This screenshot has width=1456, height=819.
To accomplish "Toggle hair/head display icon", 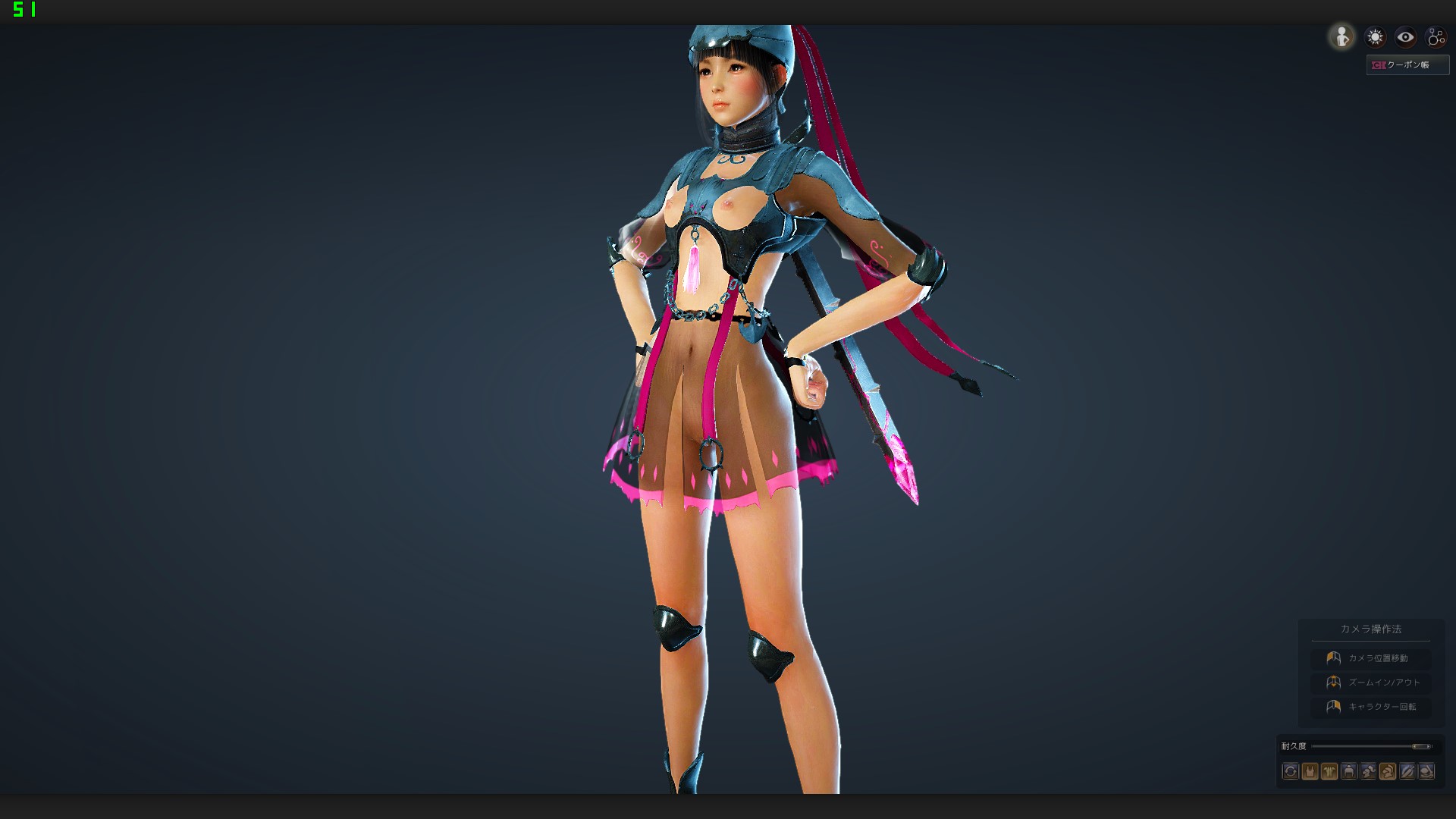I will coord(1367,771).
